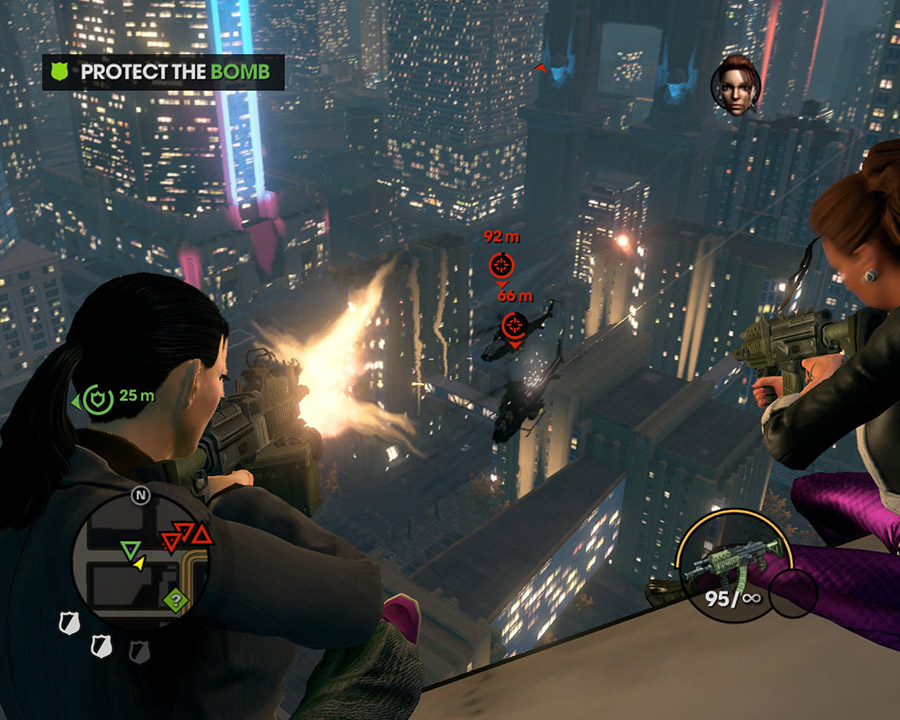Click the green 25 m objective marker
Viewport: 900px width, 720px height.
[97, 397]
